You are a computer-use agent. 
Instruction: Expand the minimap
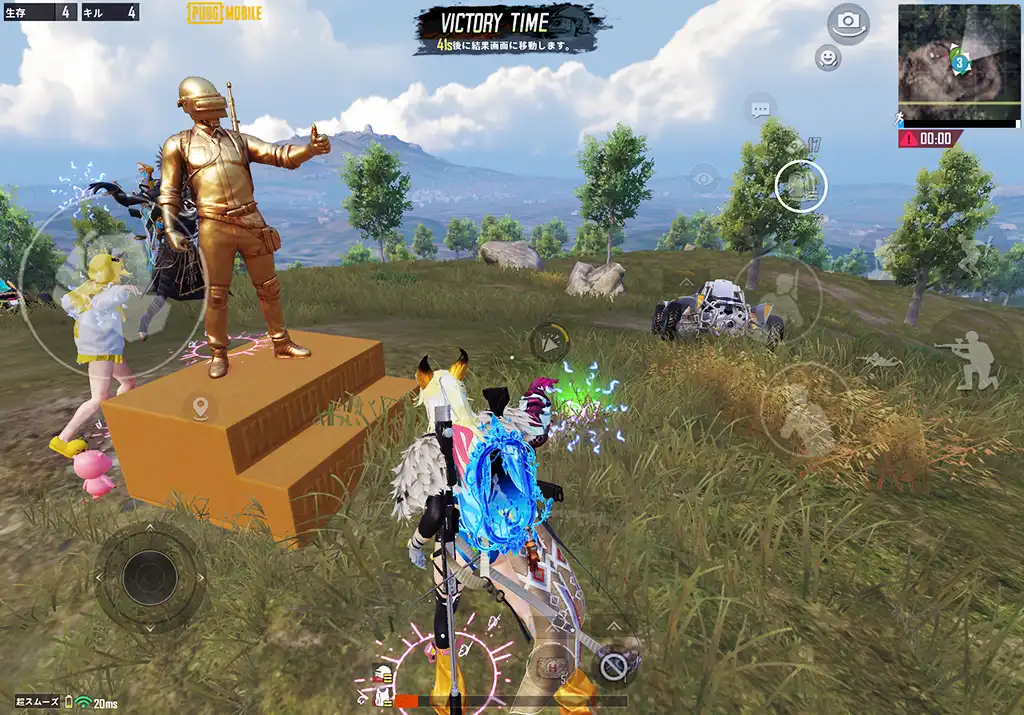click(958, 62)
